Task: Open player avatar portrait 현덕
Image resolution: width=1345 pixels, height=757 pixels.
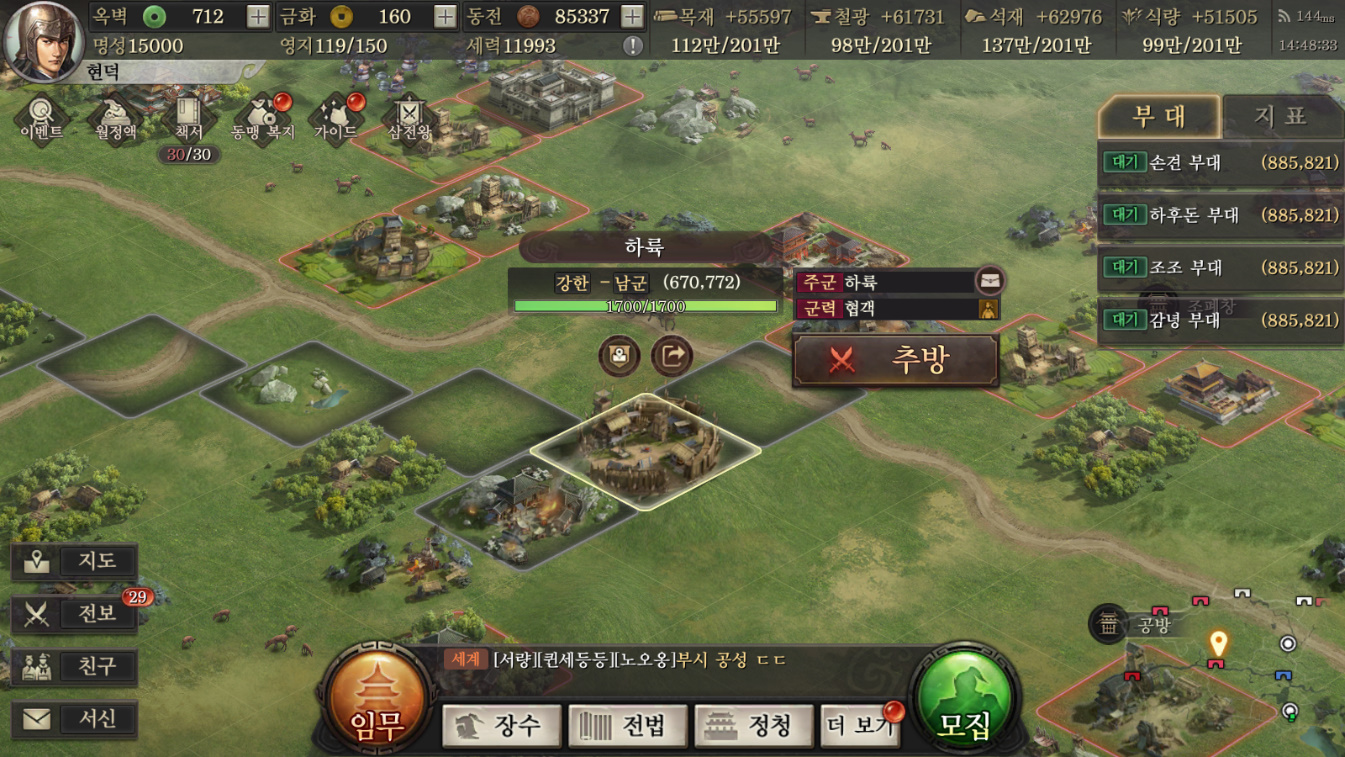Action: [44, 40]
